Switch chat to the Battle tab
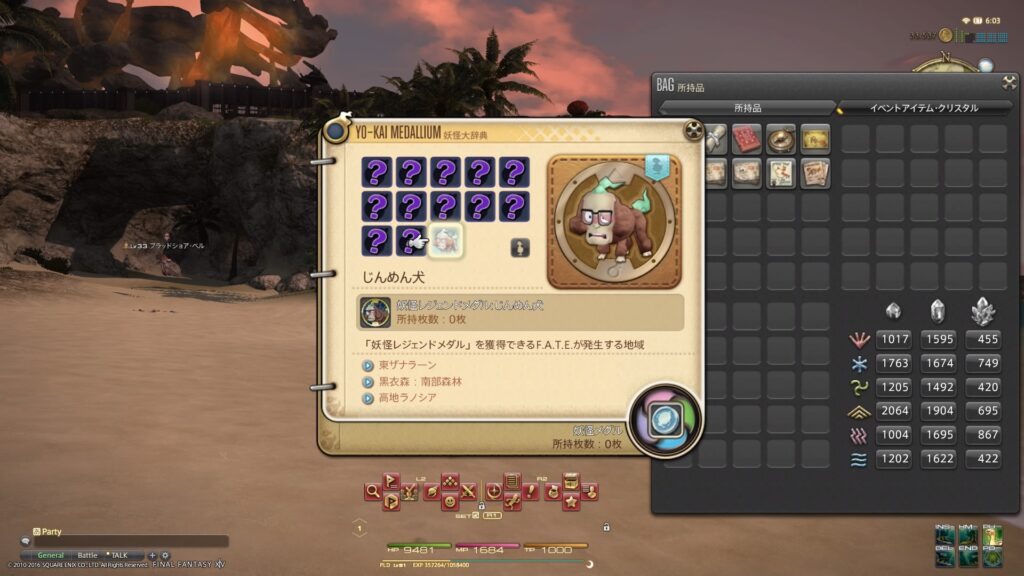Screen dimensions: 1024x576 tap(88, 555)
